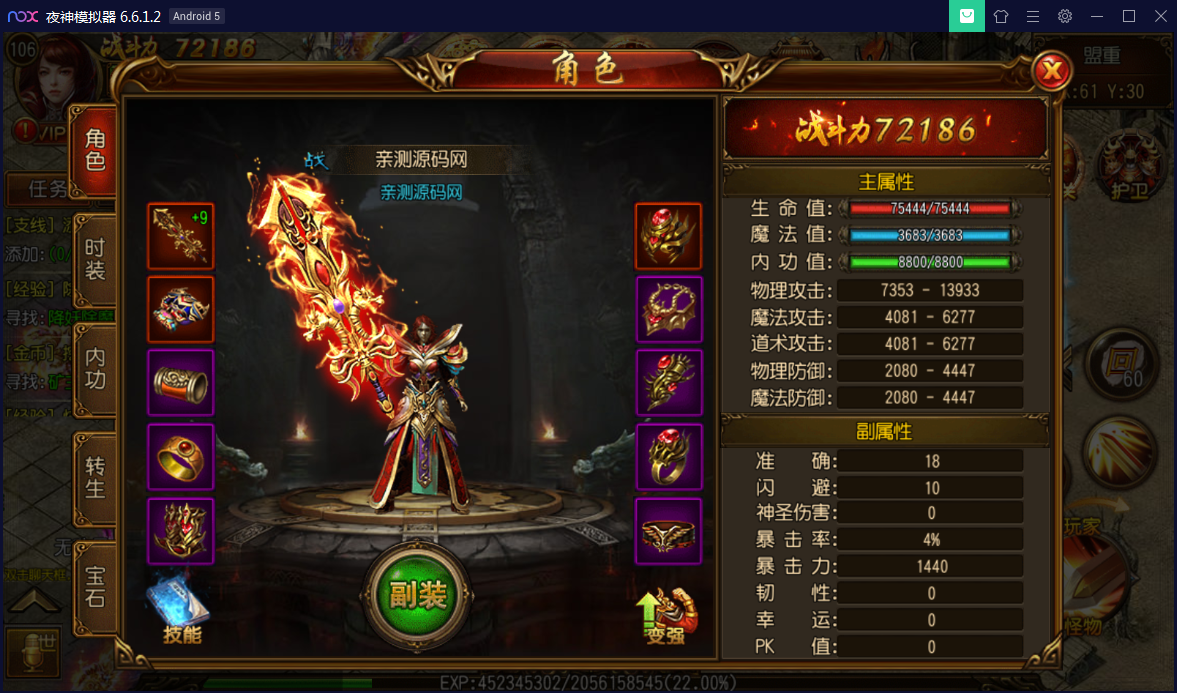Select the +9 weapon equipment slot

click(x=180, y=236)
